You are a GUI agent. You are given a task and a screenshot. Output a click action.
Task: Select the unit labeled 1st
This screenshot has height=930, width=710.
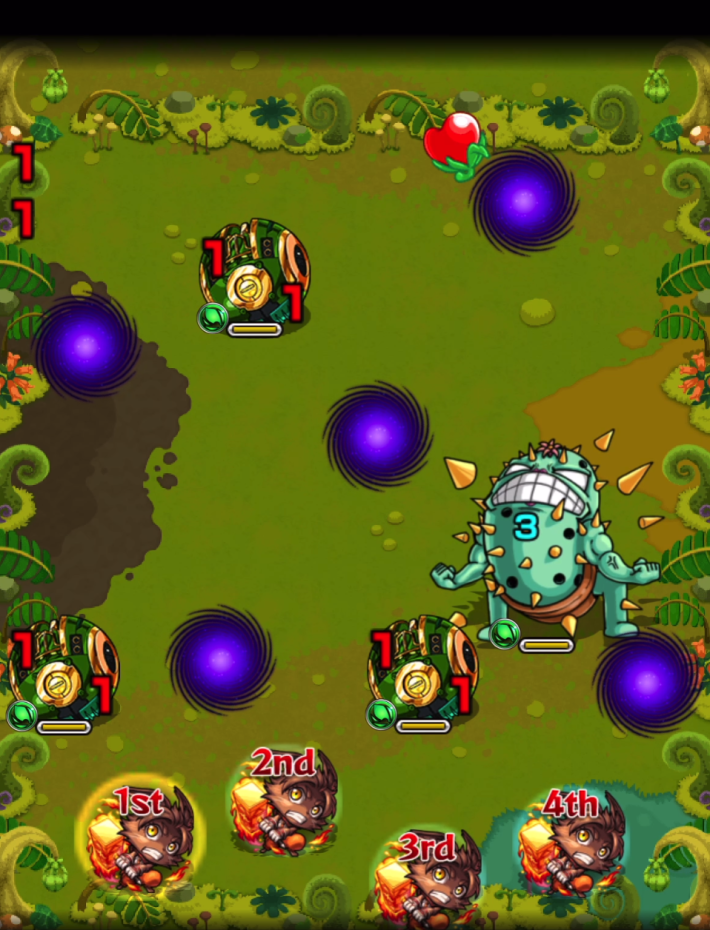[x=141, y=837]
